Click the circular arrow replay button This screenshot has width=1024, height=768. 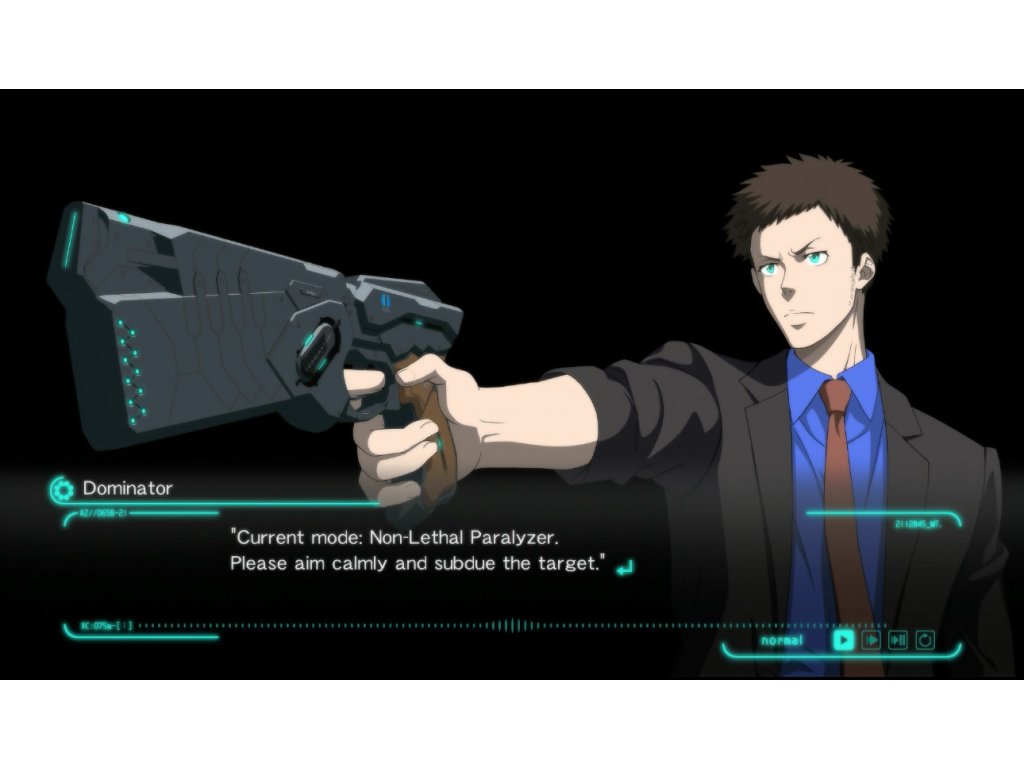click(925, 640)
